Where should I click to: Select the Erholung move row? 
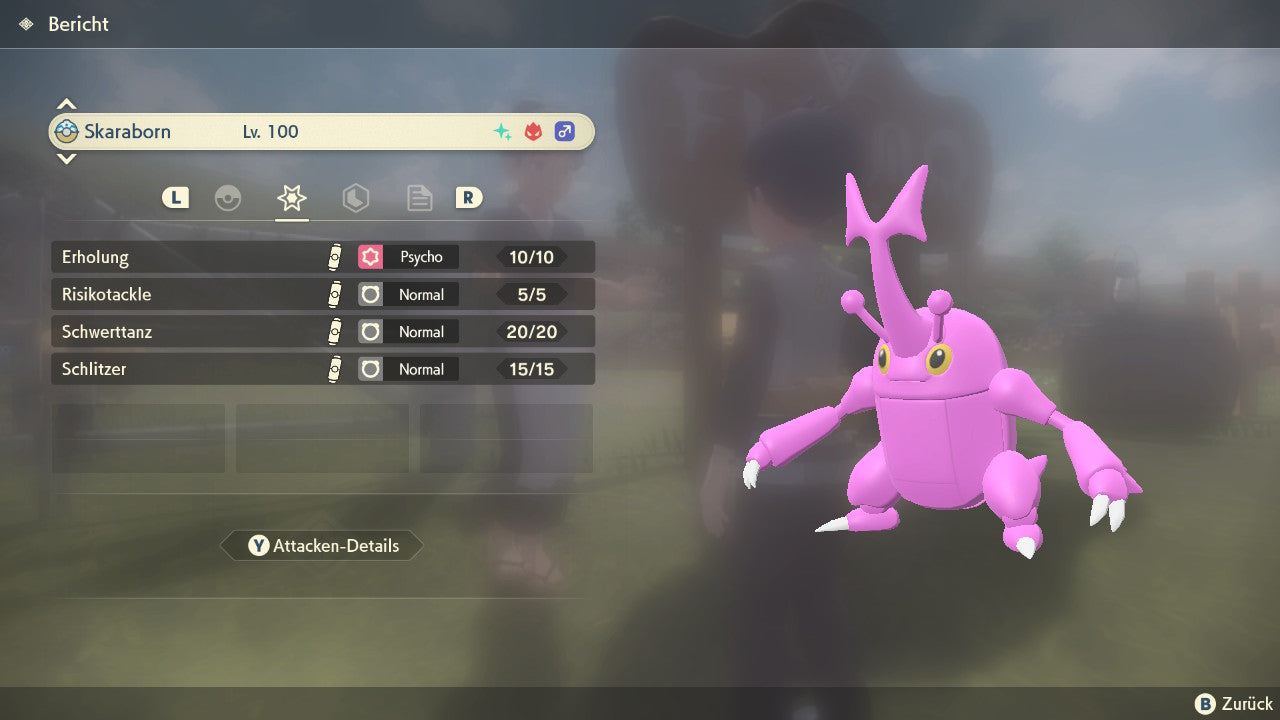point(322,257)
